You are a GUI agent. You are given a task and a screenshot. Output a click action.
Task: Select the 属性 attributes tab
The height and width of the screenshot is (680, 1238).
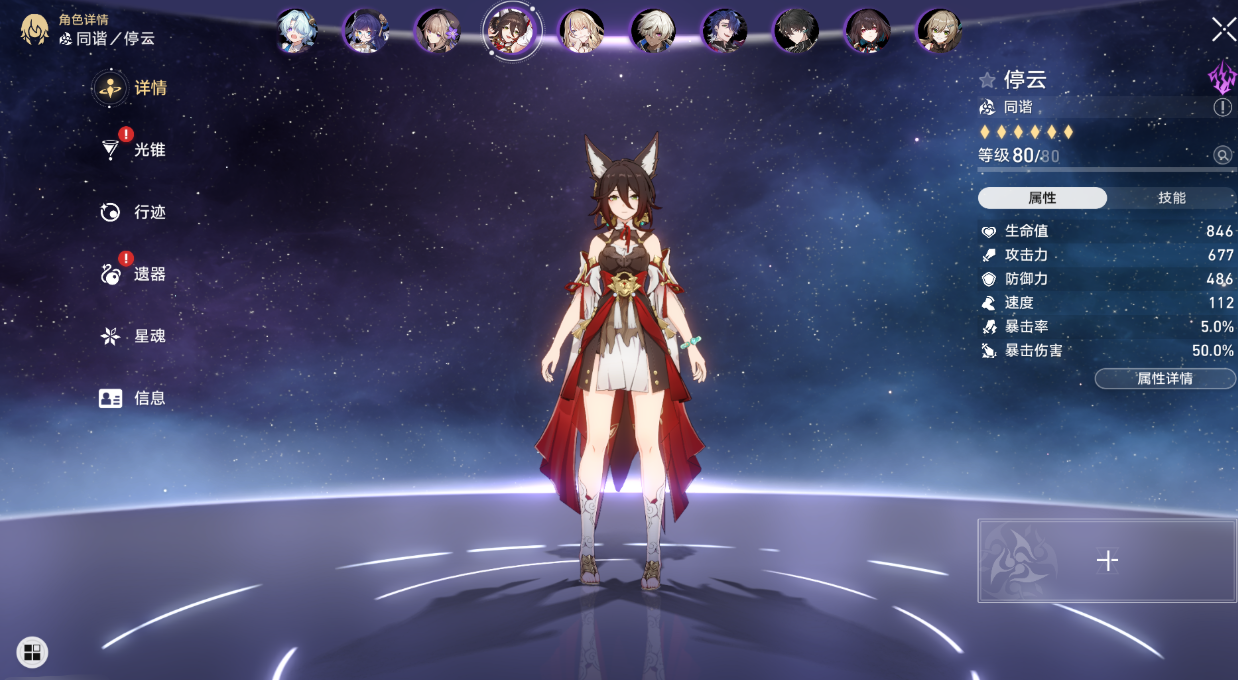pos(1042,198)
